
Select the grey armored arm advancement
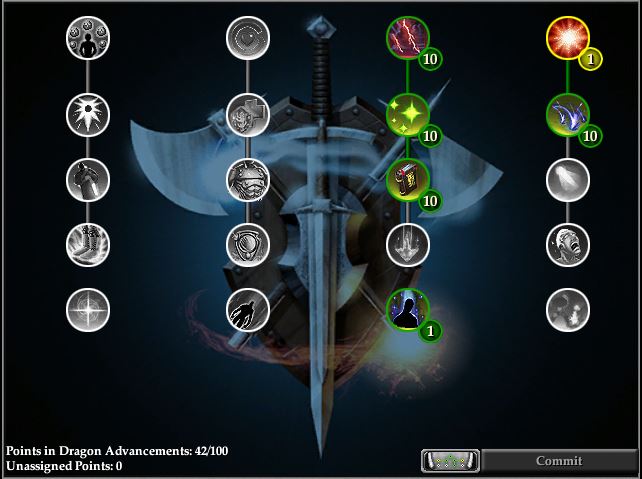(x=88, y=180)
